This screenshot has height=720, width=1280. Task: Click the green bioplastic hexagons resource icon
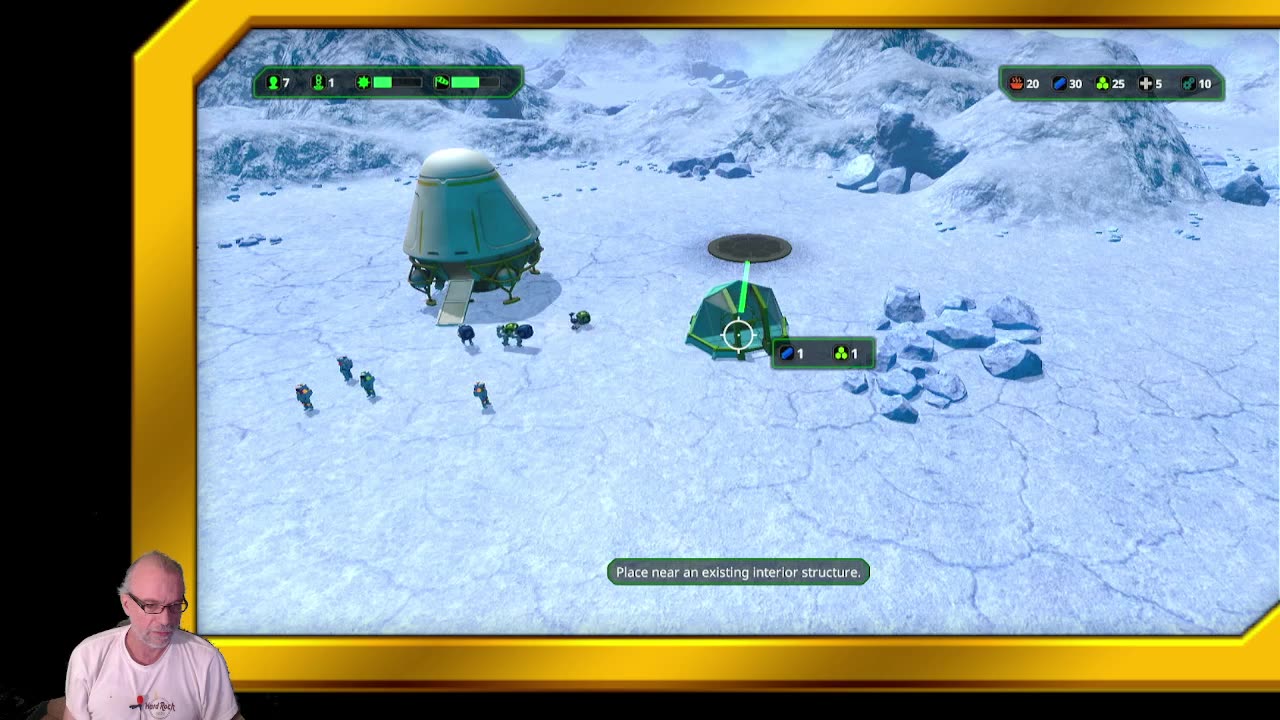click(x=1102, y=84)
